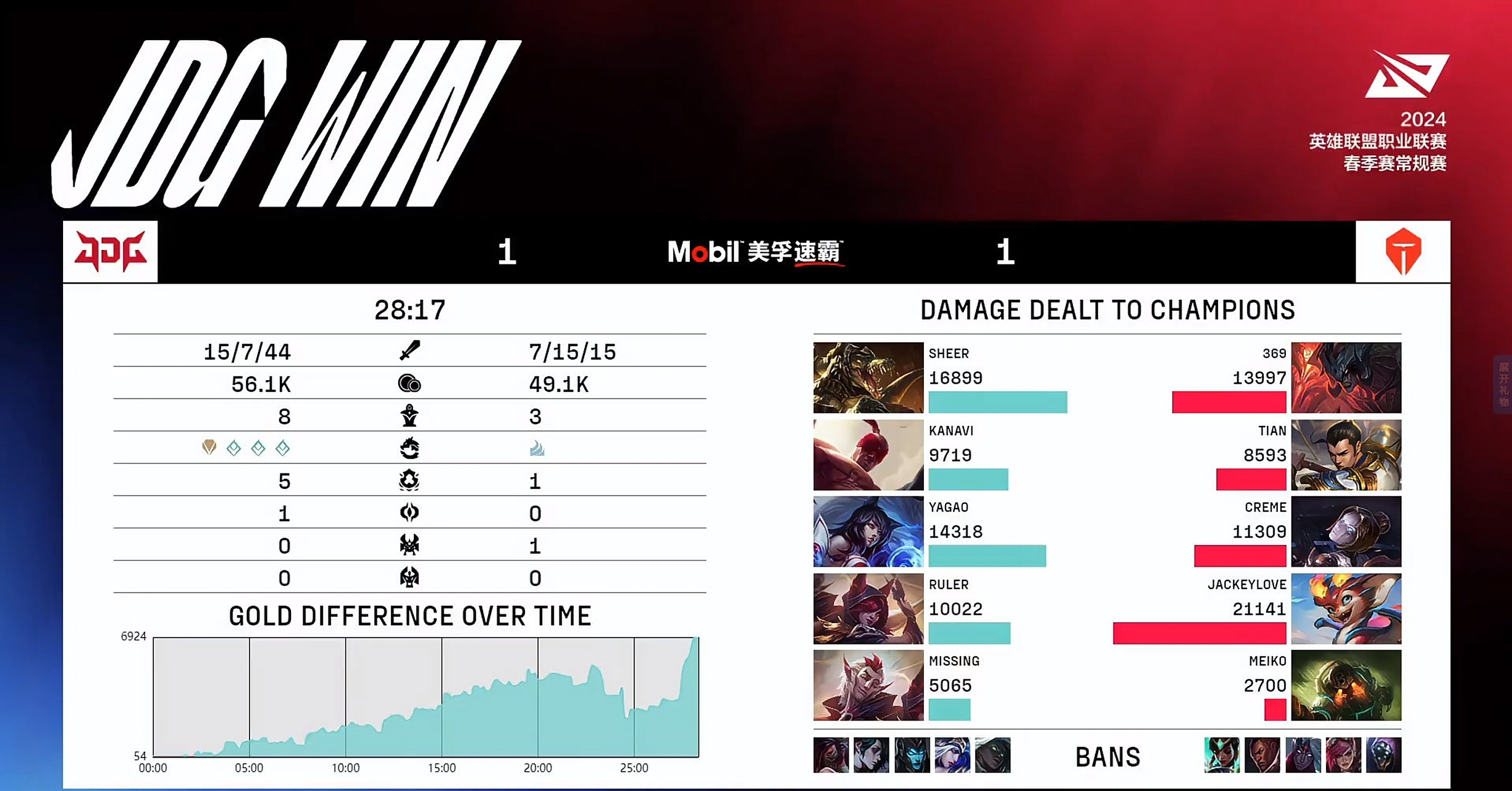1512x791 pixels.
Task: Expand the GOLD DIFFERENCE OVER TIME chart
Action: click(x=410, y=615)
